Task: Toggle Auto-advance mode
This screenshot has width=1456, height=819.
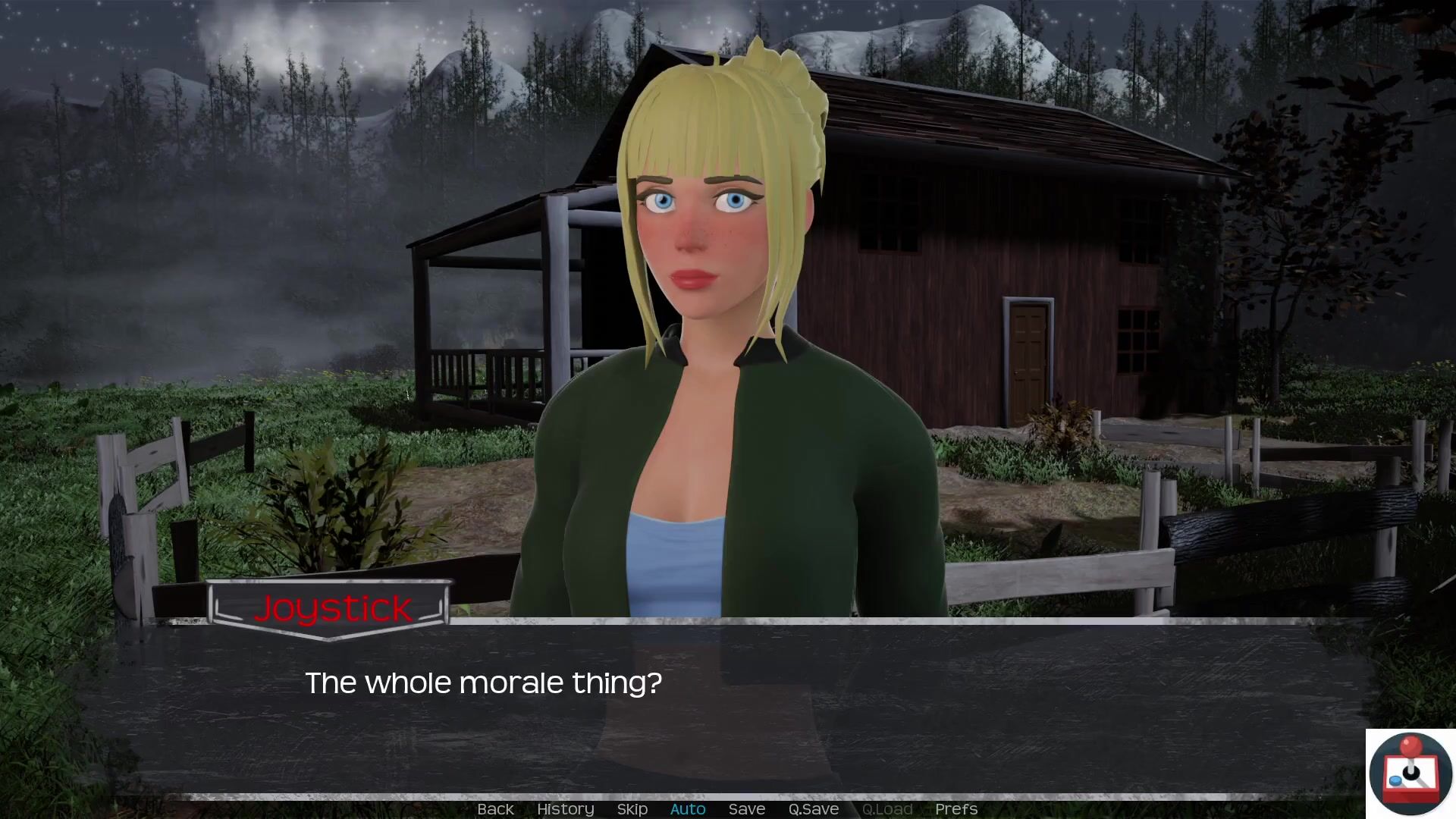Action: [x=688, y=809]
